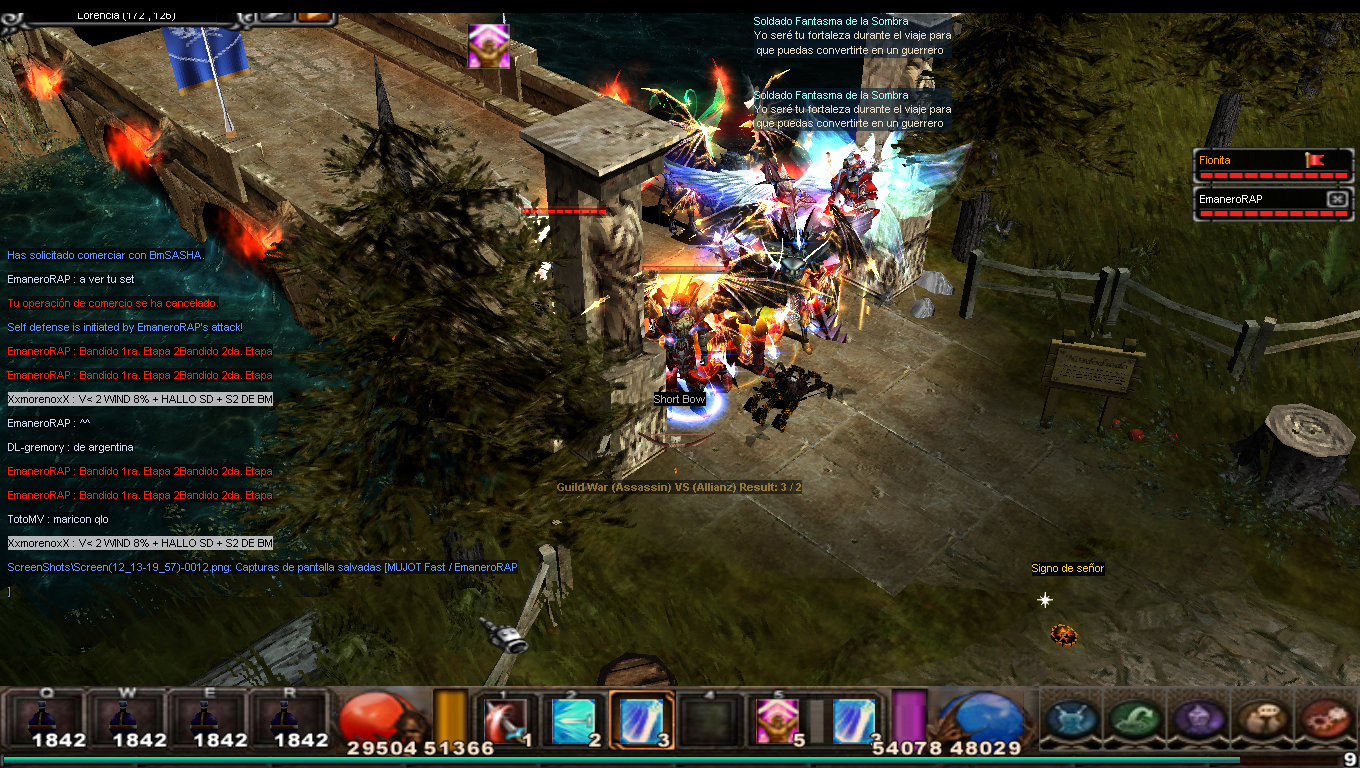Click the green curved arrow menu icon
Screen dimensions: 1360x768
(x=1136, y=718)
